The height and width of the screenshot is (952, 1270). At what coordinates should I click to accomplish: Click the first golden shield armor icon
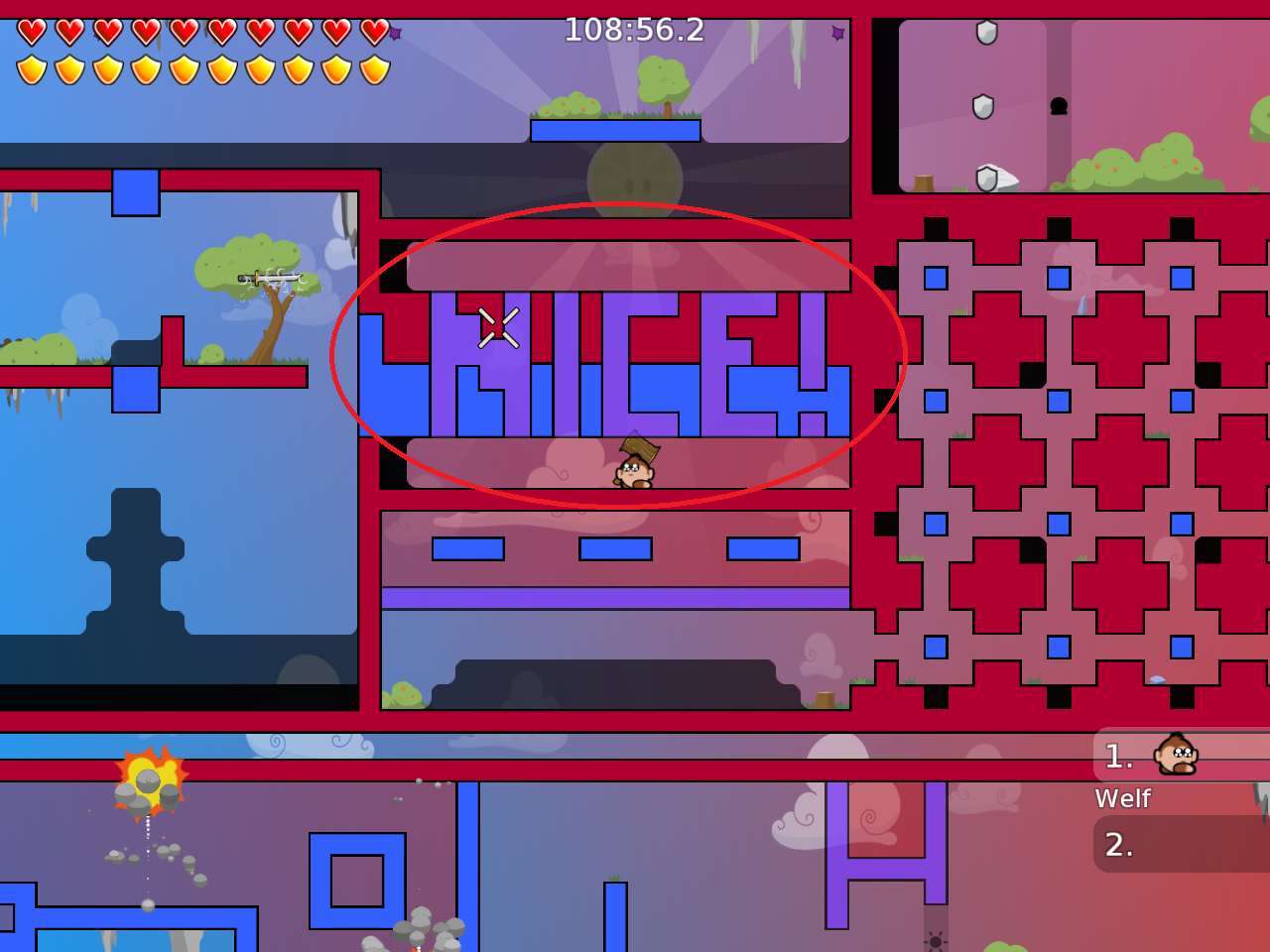(x=31, y=67)
